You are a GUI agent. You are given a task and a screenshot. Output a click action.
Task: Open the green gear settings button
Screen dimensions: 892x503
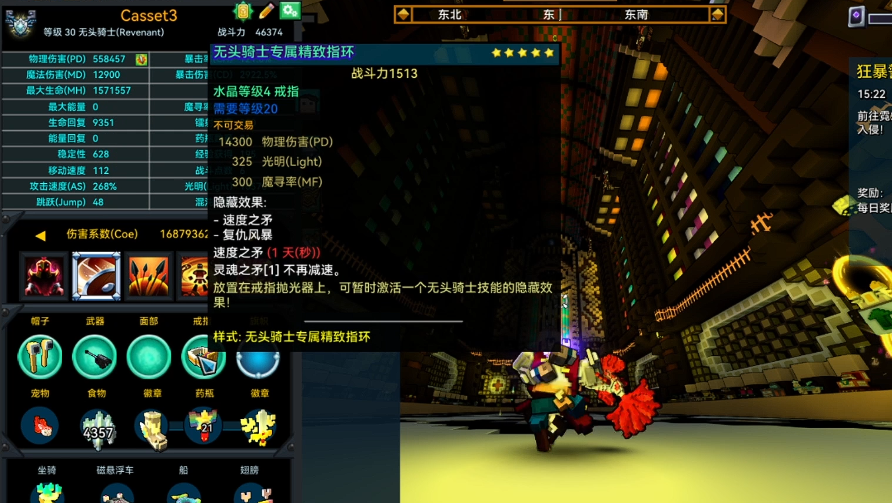click(x=290, y=11)
